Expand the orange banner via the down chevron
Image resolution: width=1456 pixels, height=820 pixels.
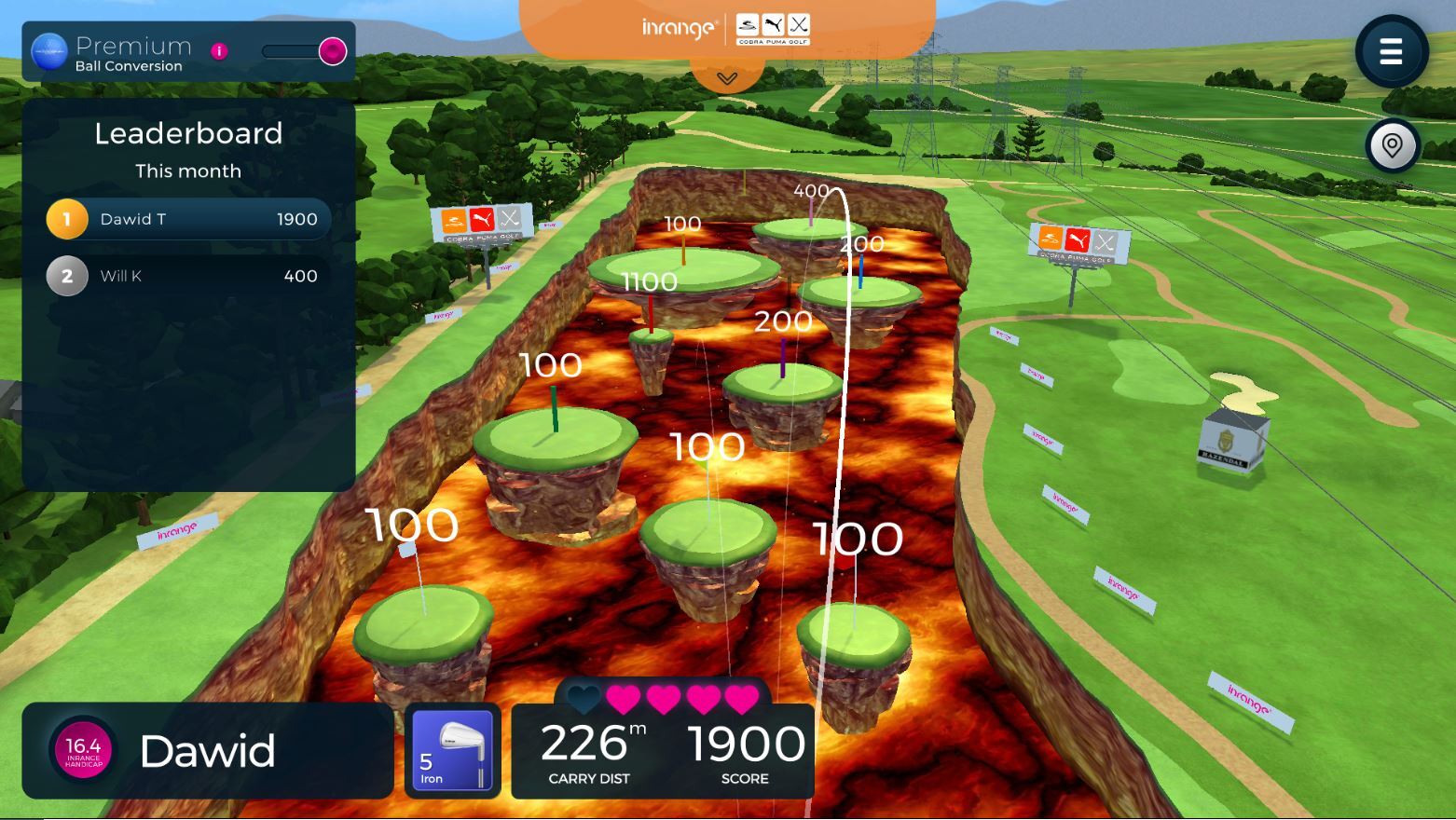point(726,79)
